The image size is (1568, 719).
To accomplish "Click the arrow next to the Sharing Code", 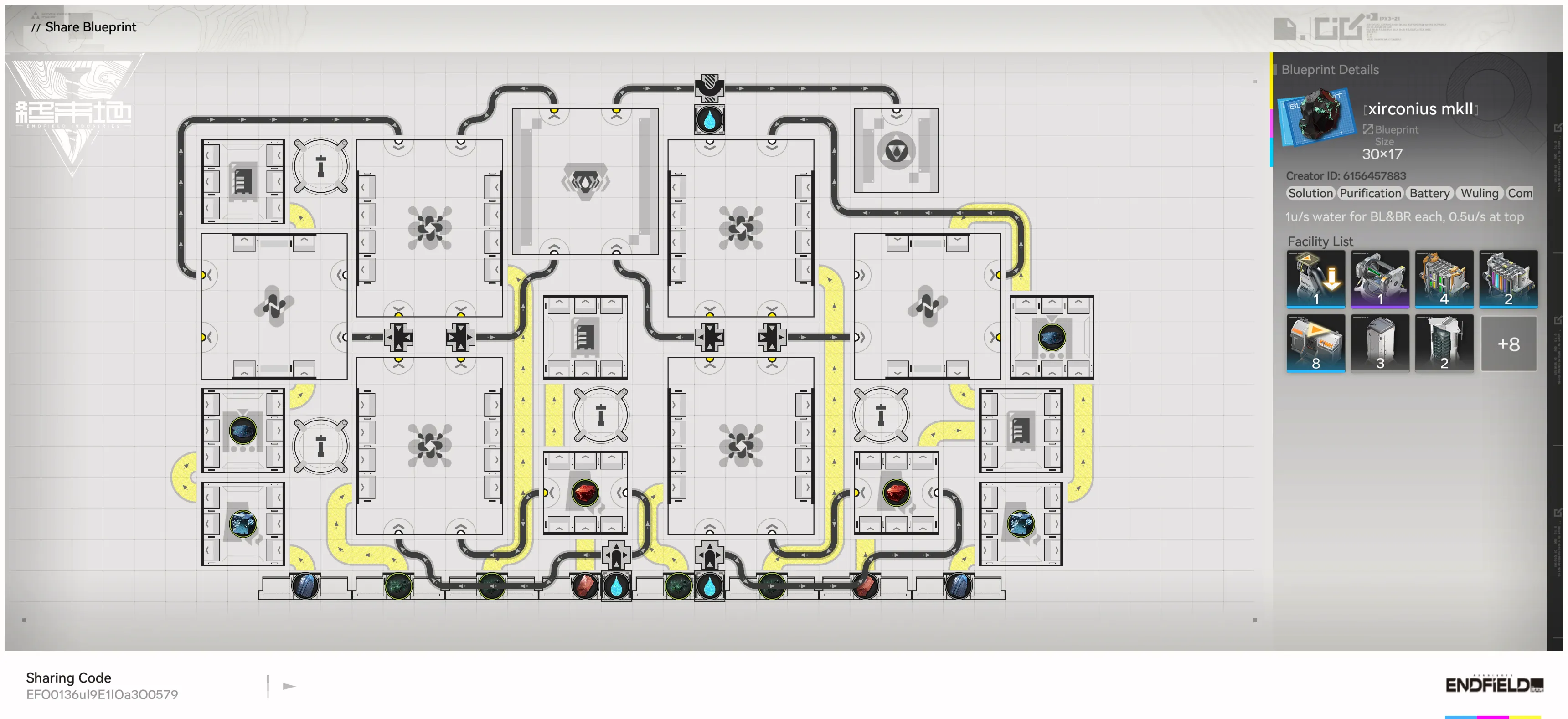I will 289,686.
